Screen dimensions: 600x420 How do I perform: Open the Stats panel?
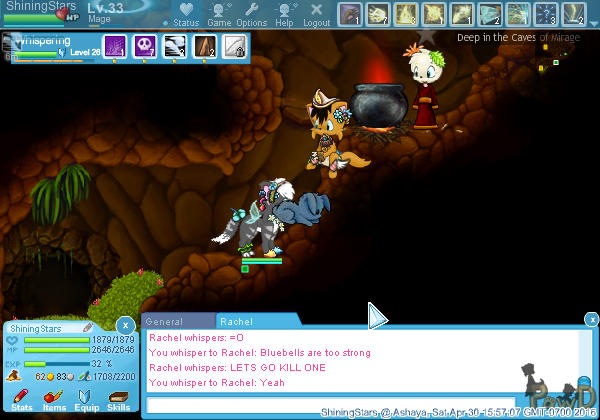(x=22, y=400)
